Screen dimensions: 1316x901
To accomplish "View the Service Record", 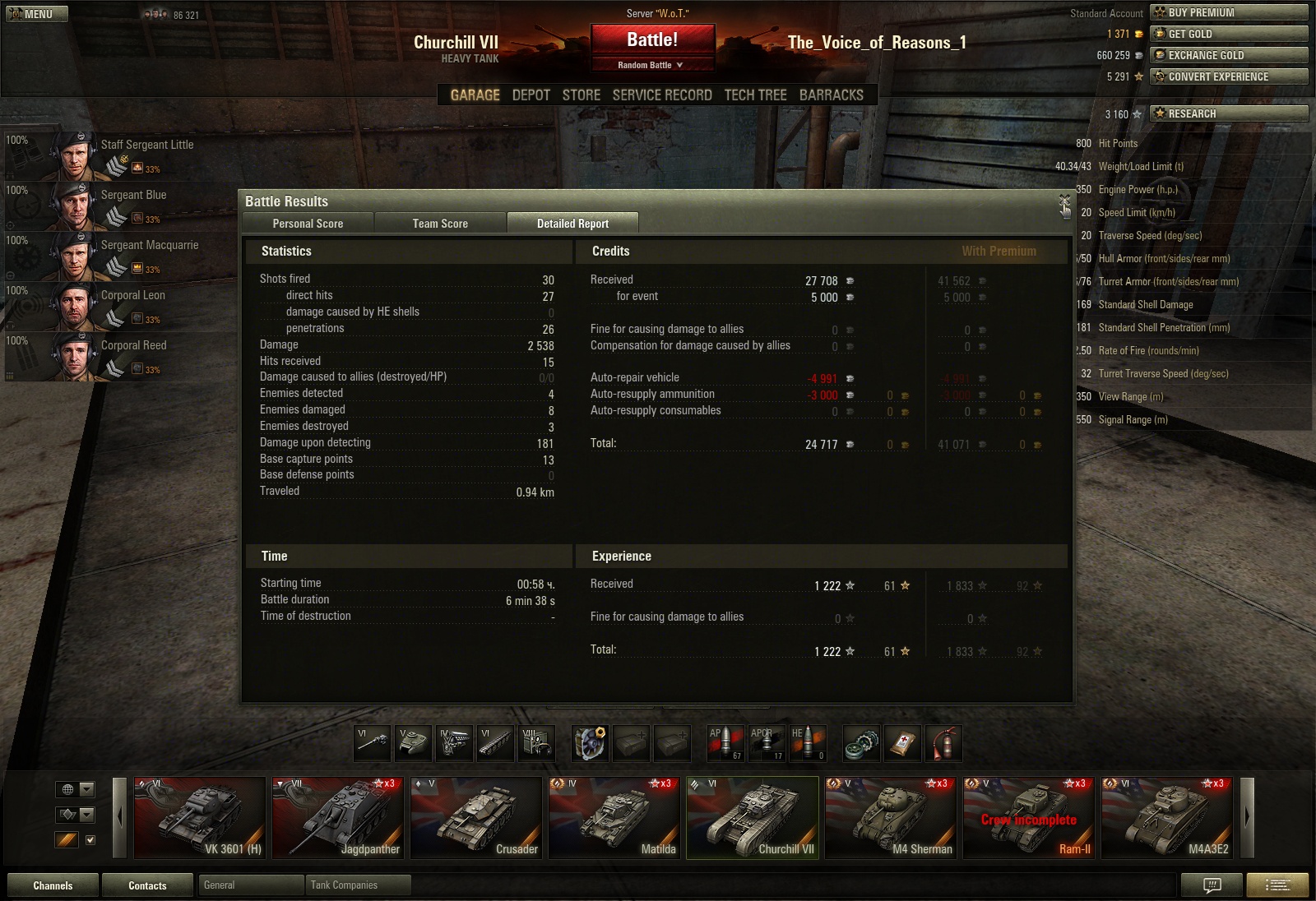I will pos(662,95).
